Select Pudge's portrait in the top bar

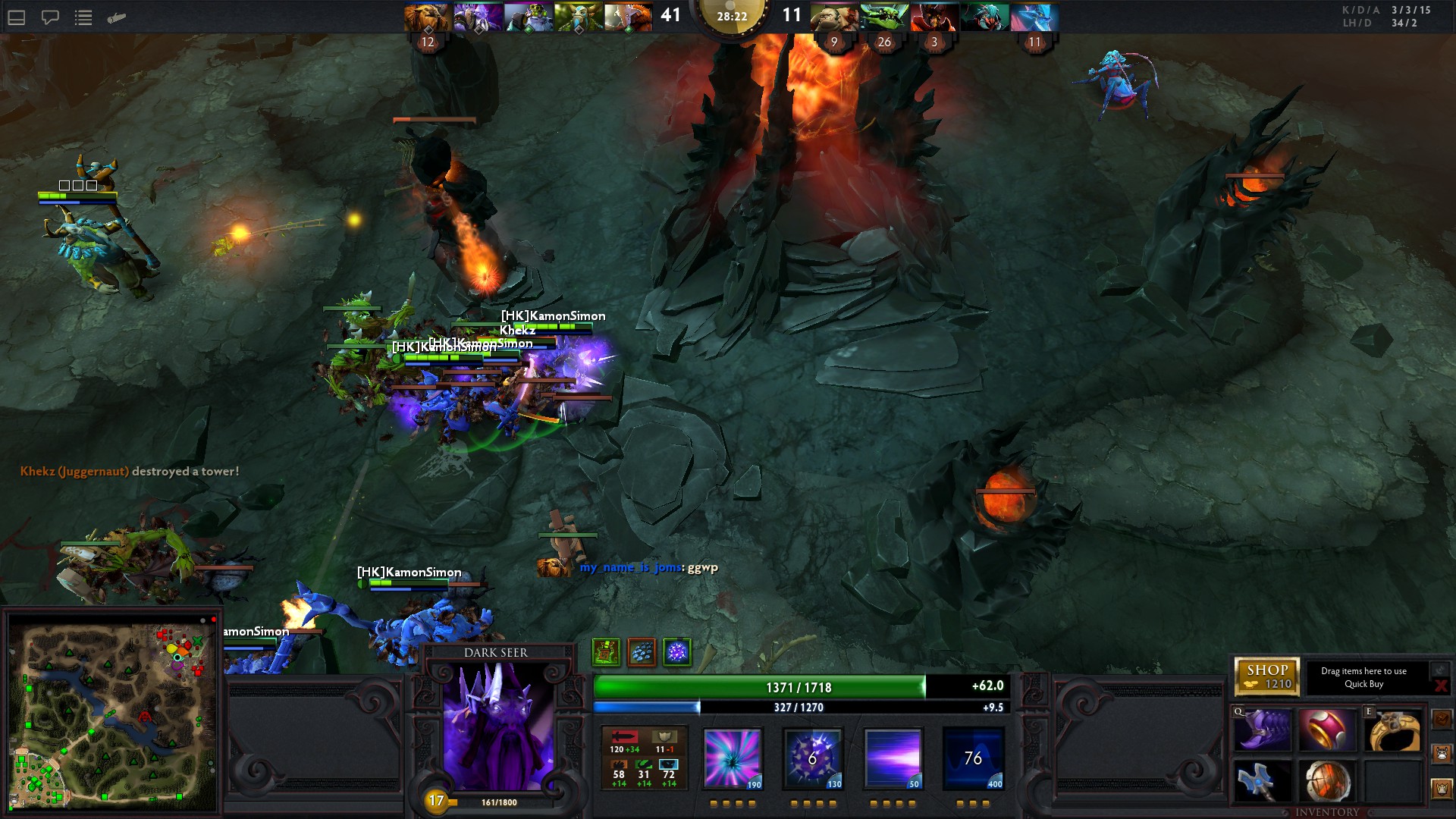[833, 17]
